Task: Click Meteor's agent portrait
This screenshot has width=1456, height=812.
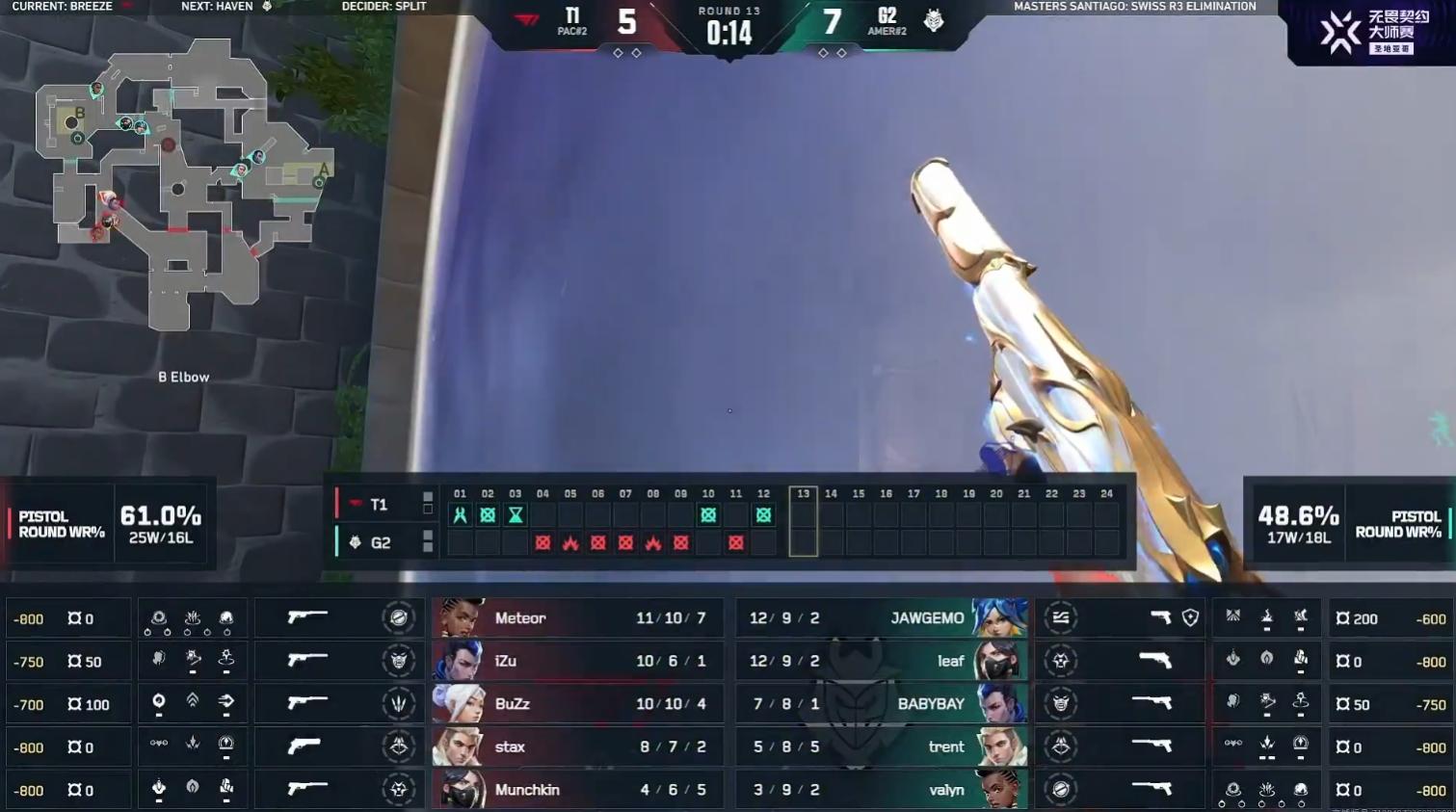Action: (459, 618)
